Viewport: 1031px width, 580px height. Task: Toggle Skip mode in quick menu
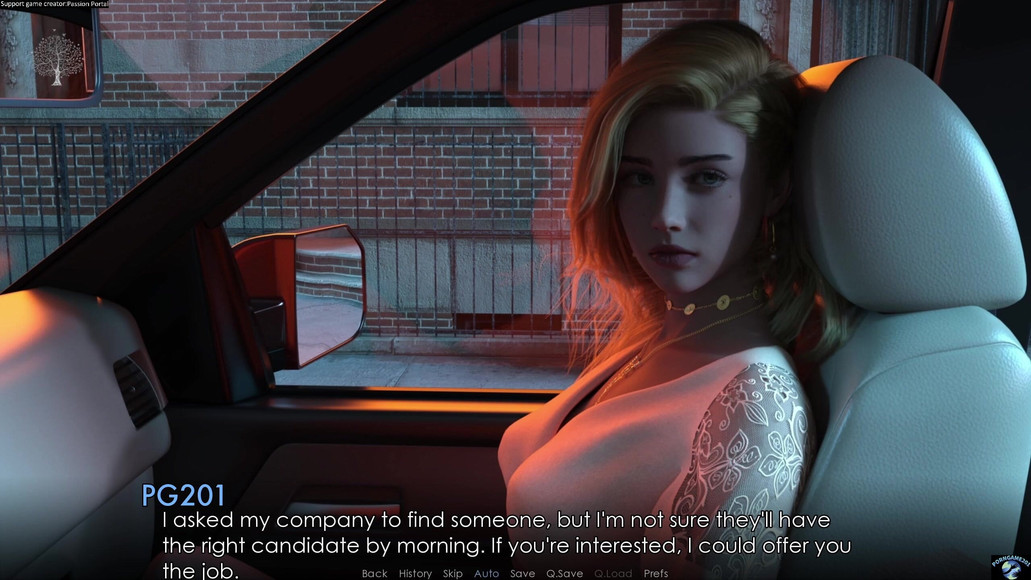pyautogui.click(x=452, y=573)
